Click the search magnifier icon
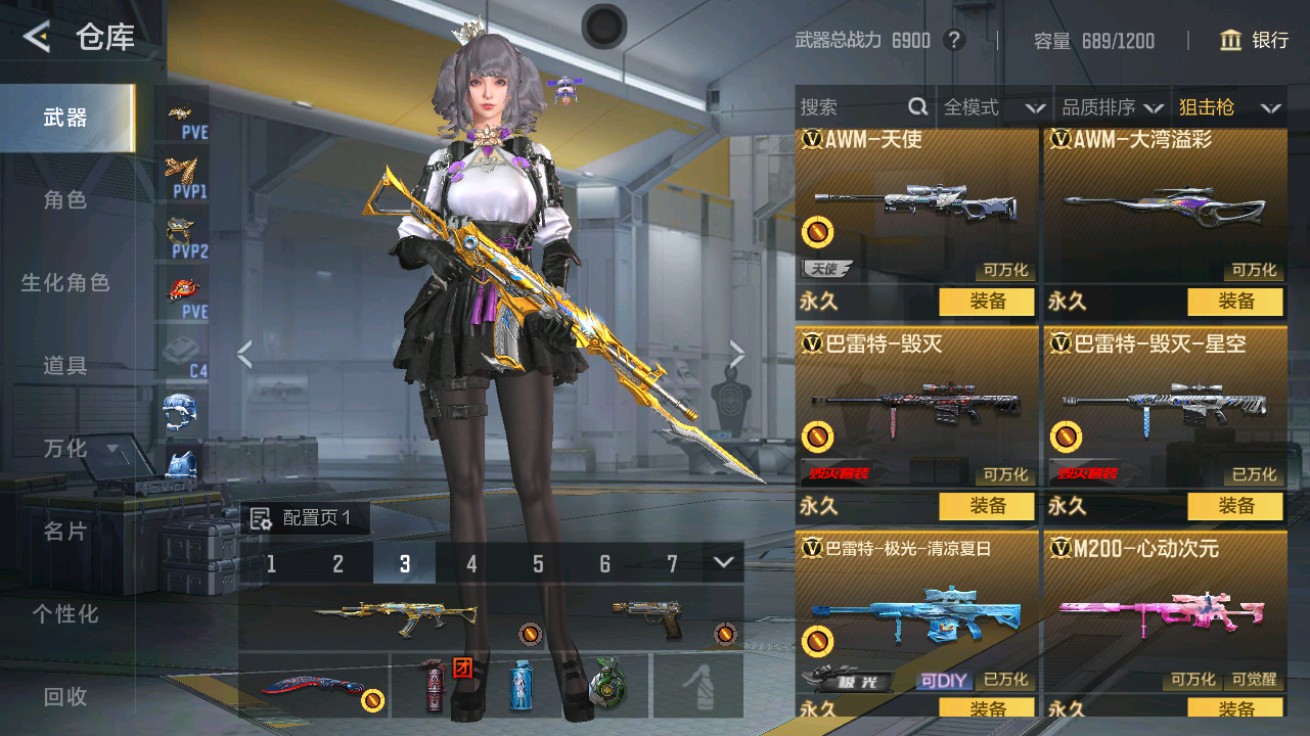The image size is (1310, 736). tap(917, 106)
